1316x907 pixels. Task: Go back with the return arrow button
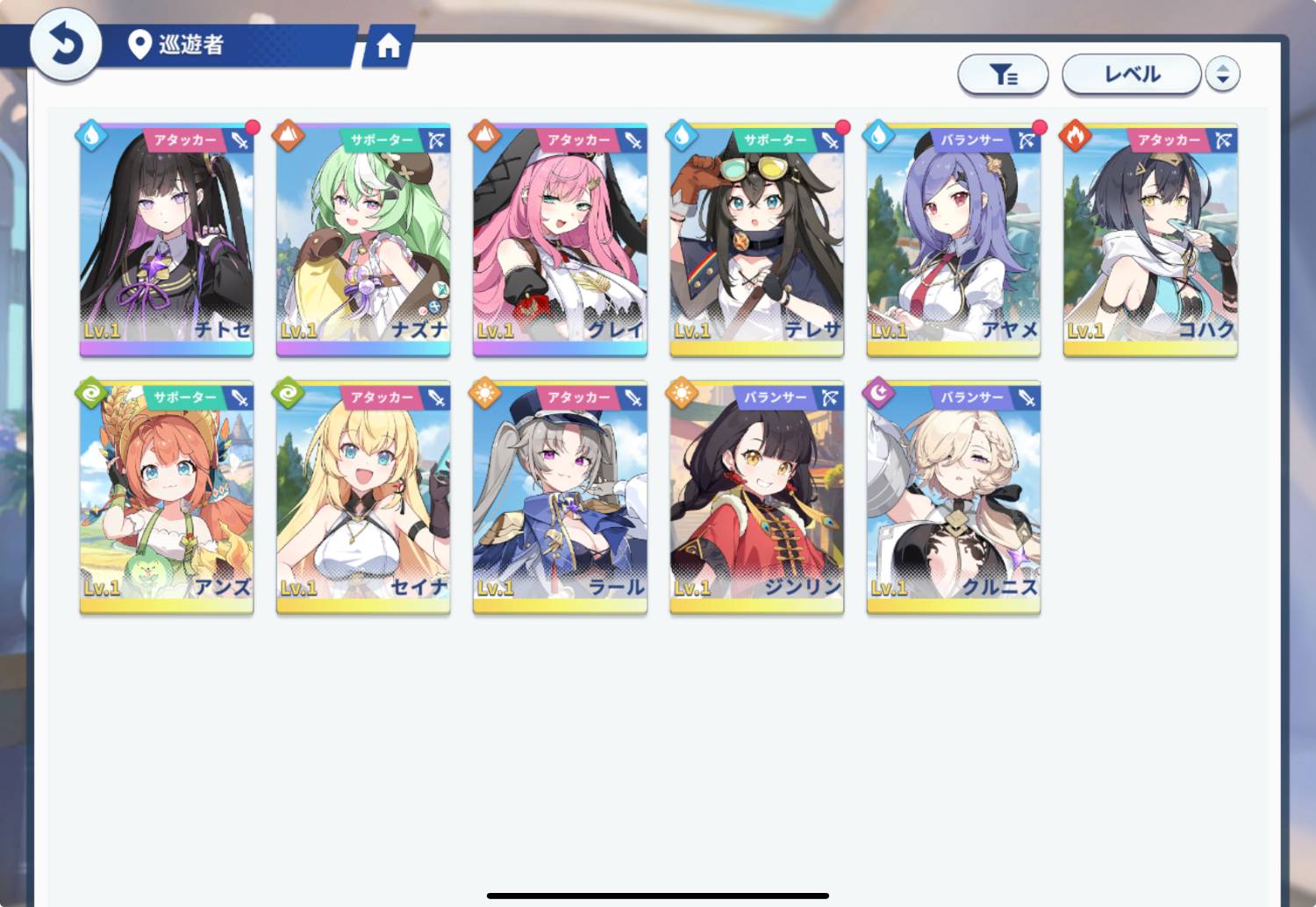pyautogui.click(x=65, y=44)
